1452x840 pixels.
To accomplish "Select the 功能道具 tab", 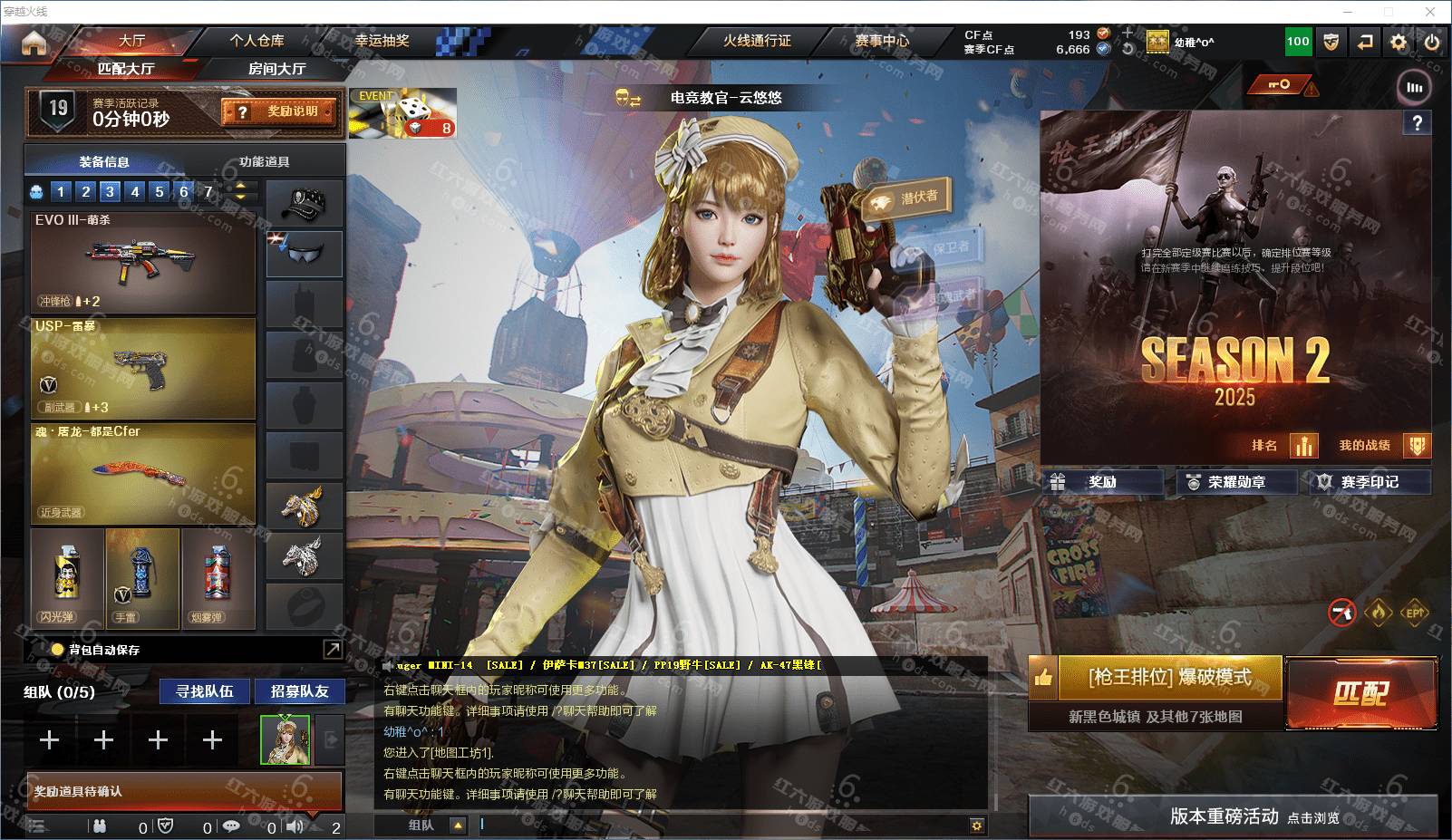I will tap(264, 162).
